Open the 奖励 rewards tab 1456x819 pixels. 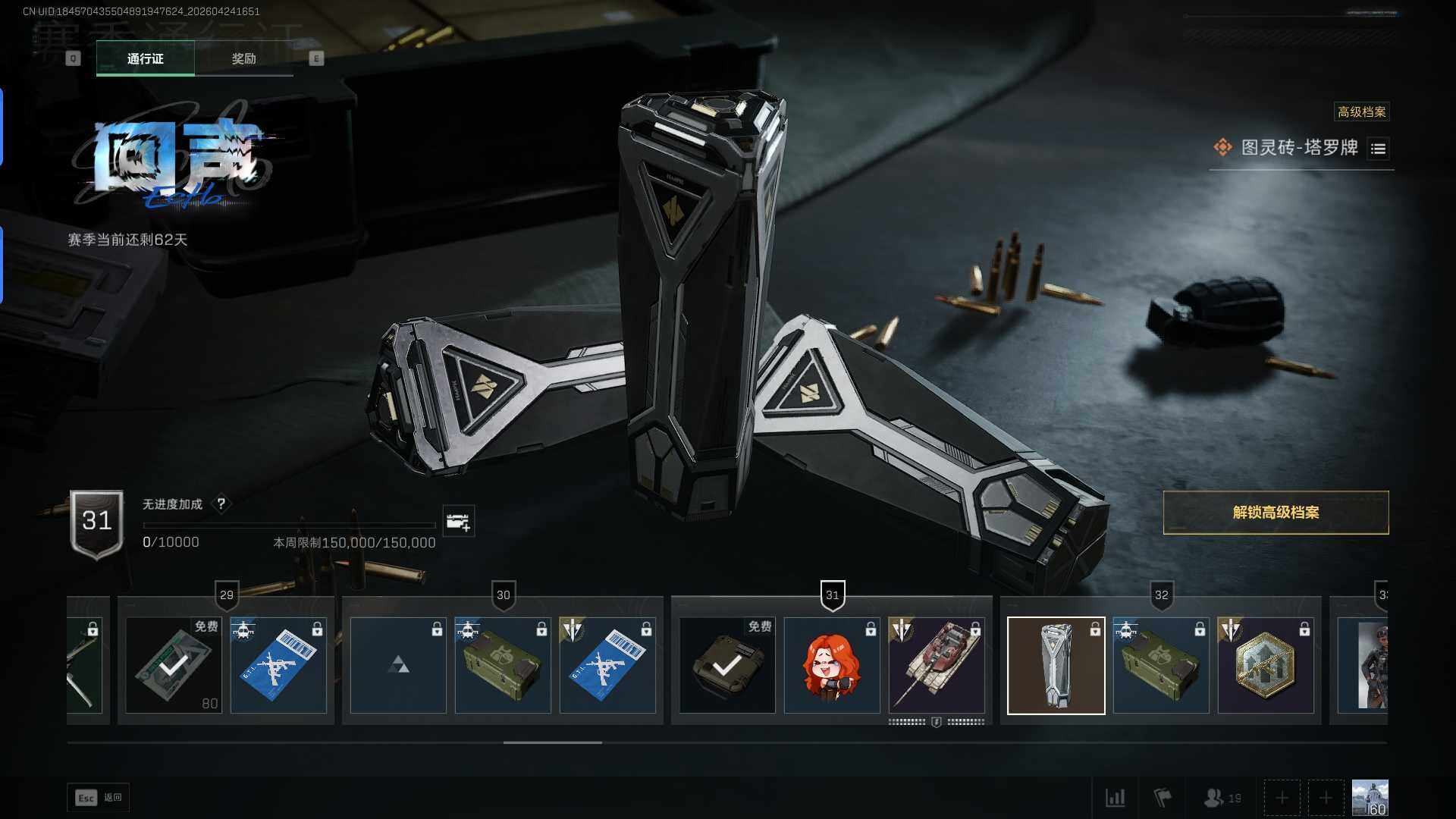coord(243,58)
